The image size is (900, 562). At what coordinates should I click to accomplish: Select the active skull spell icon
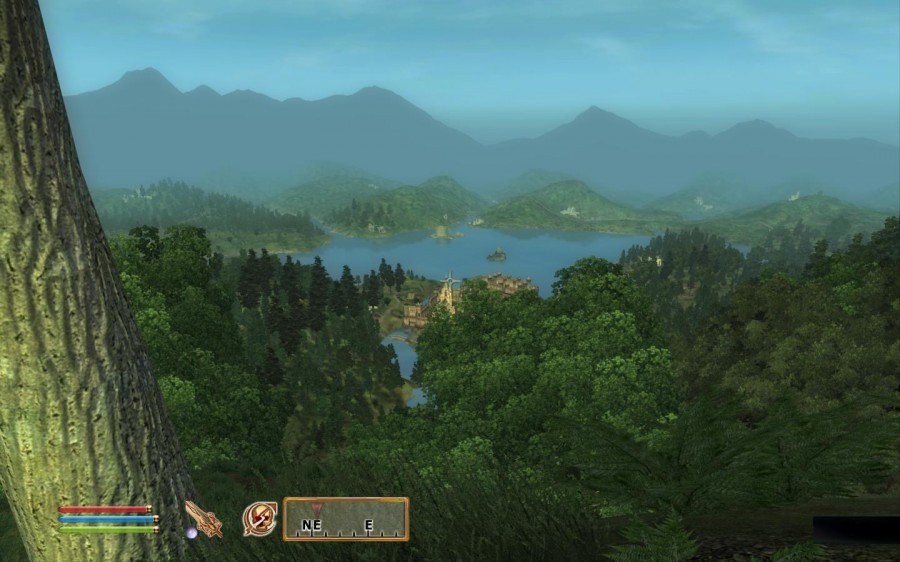[x=260, y=518]
